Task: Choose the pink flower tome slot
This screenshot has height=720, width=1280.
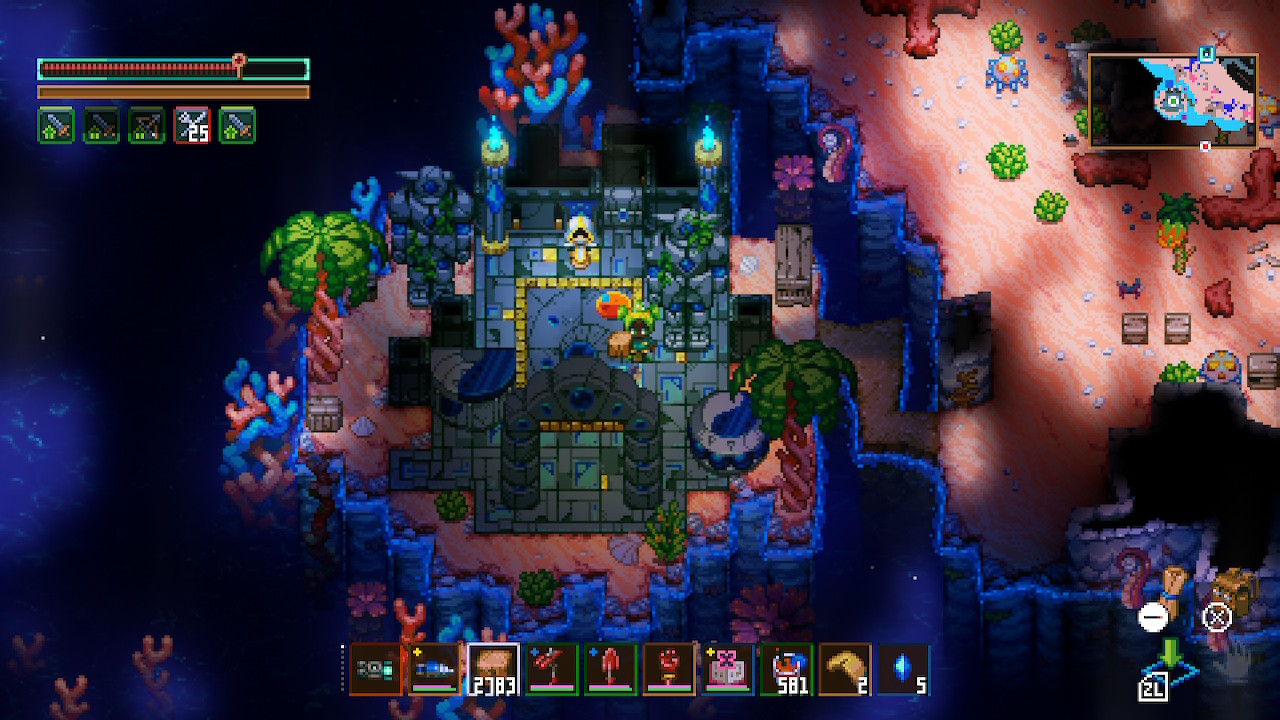Action: click(x=728, y=669)
